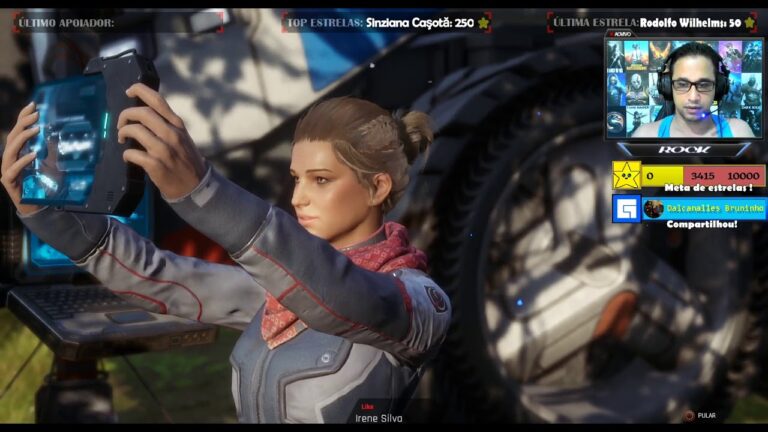Click the streamer webcam feed
The height and width of the screenshot is (432, 768).
pos(684,88)
